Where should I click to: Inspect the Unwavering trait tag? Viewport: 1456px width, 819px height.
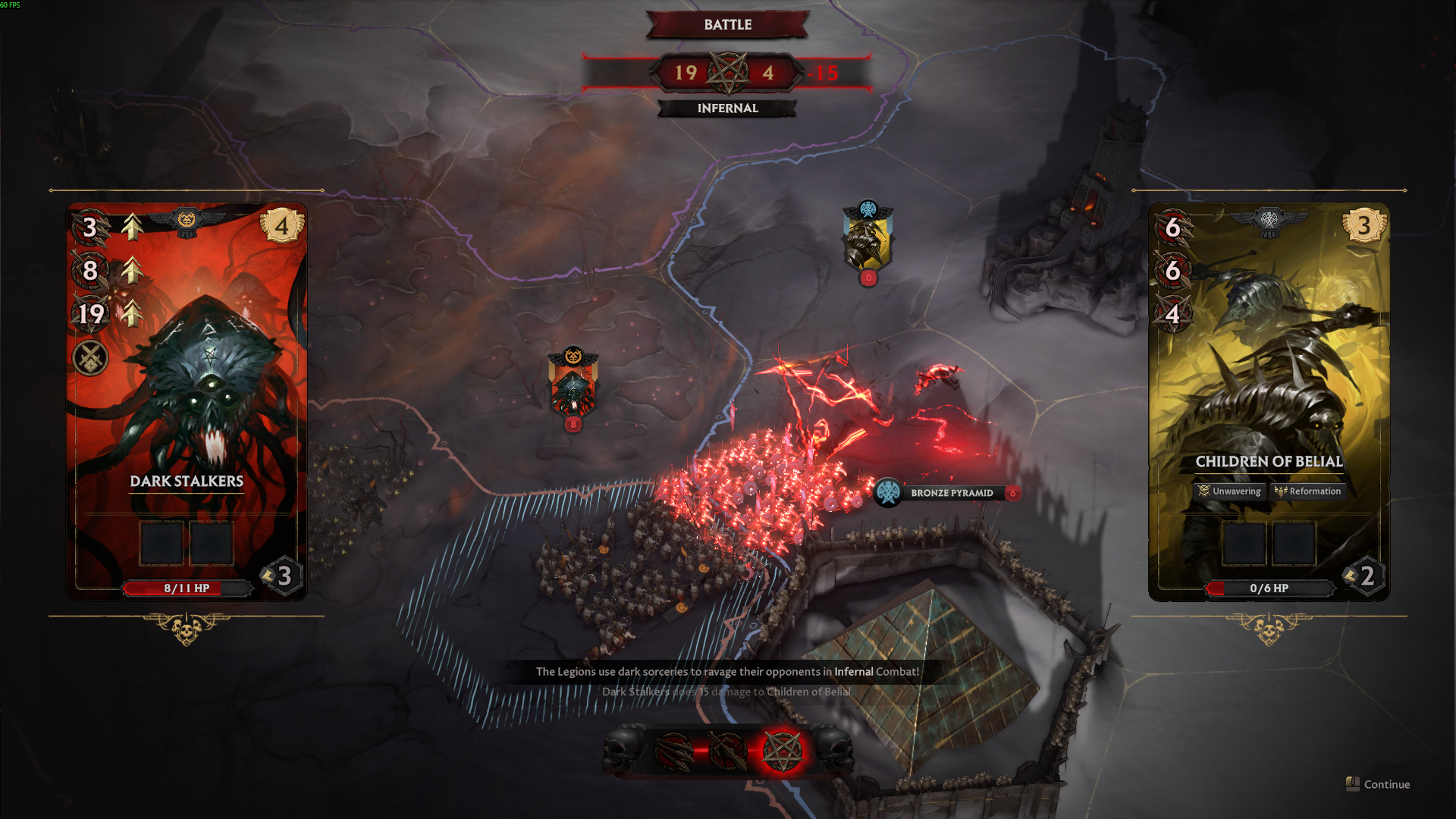tap(1229, 491)
